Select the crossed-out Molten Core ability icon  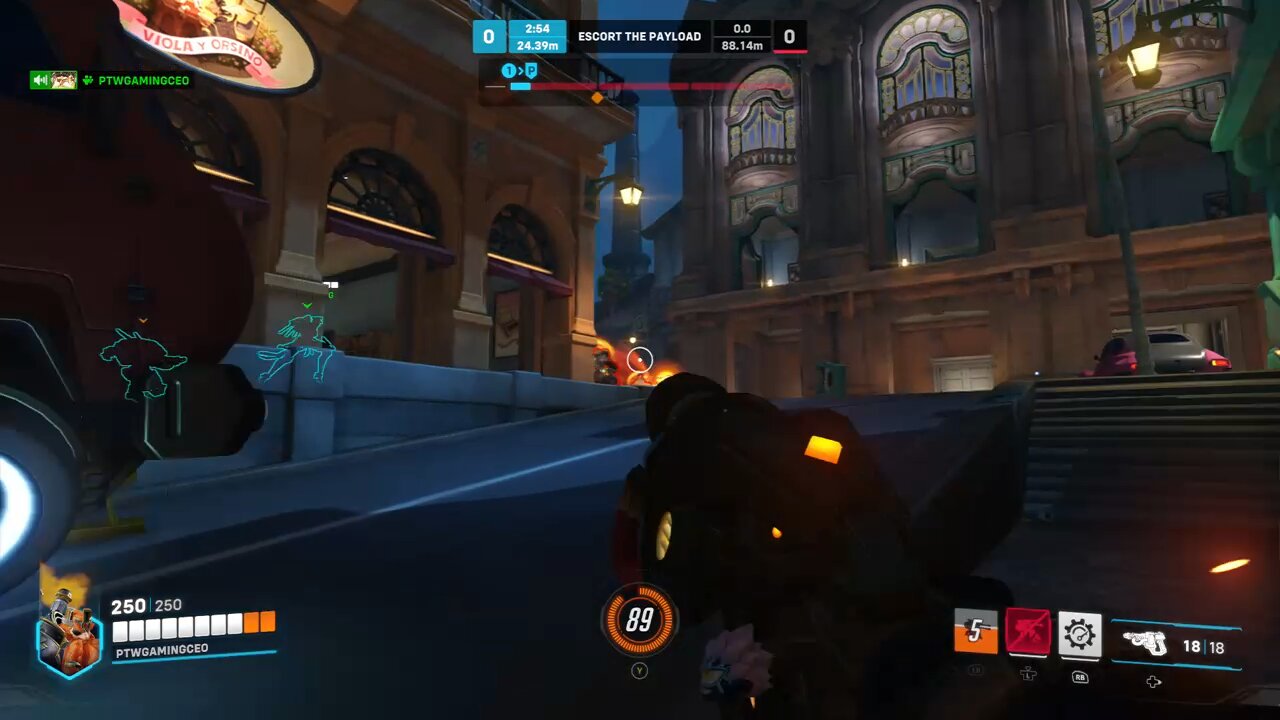1029,631
